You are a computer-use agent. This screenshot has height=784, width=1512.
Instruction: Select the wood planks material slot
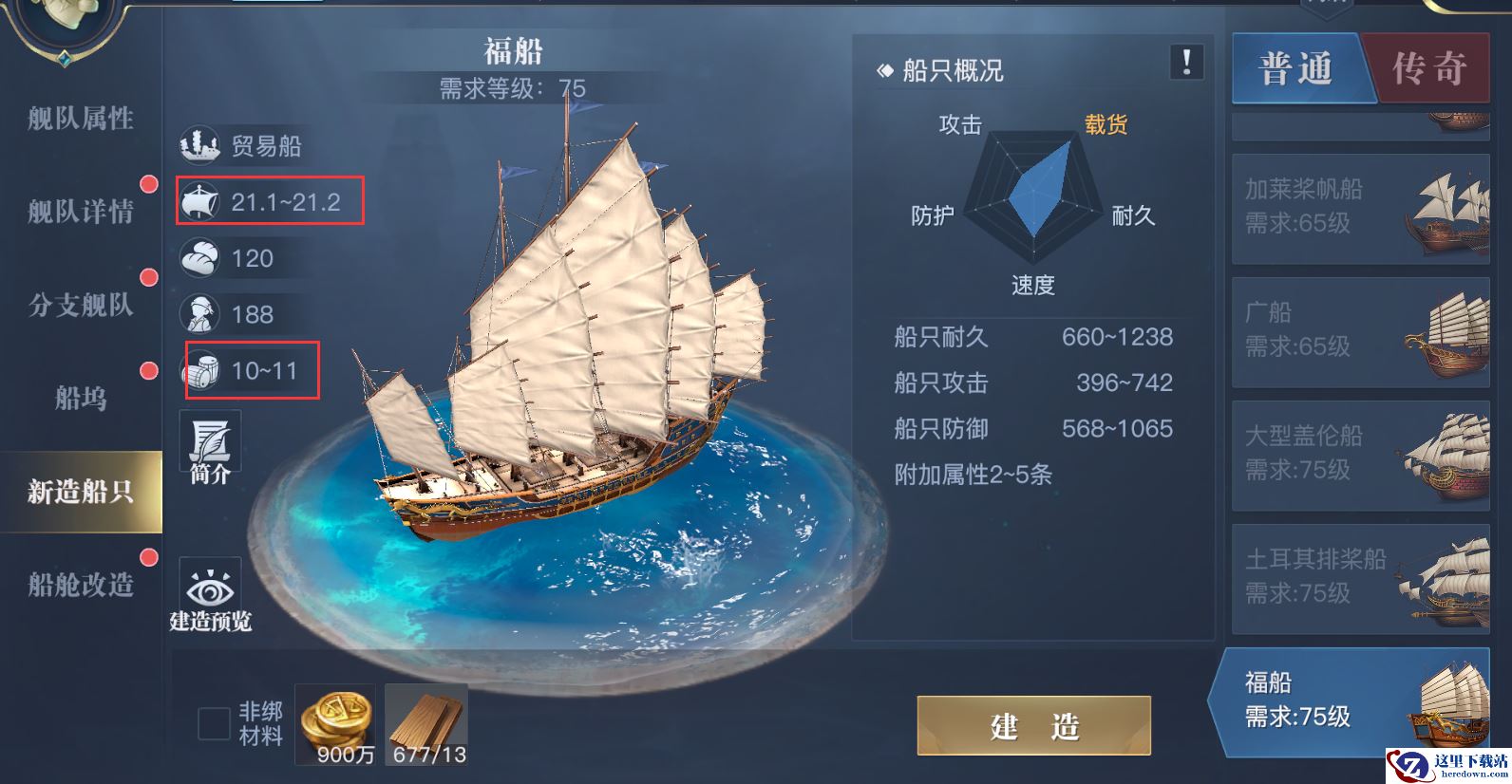pos(426,724)
